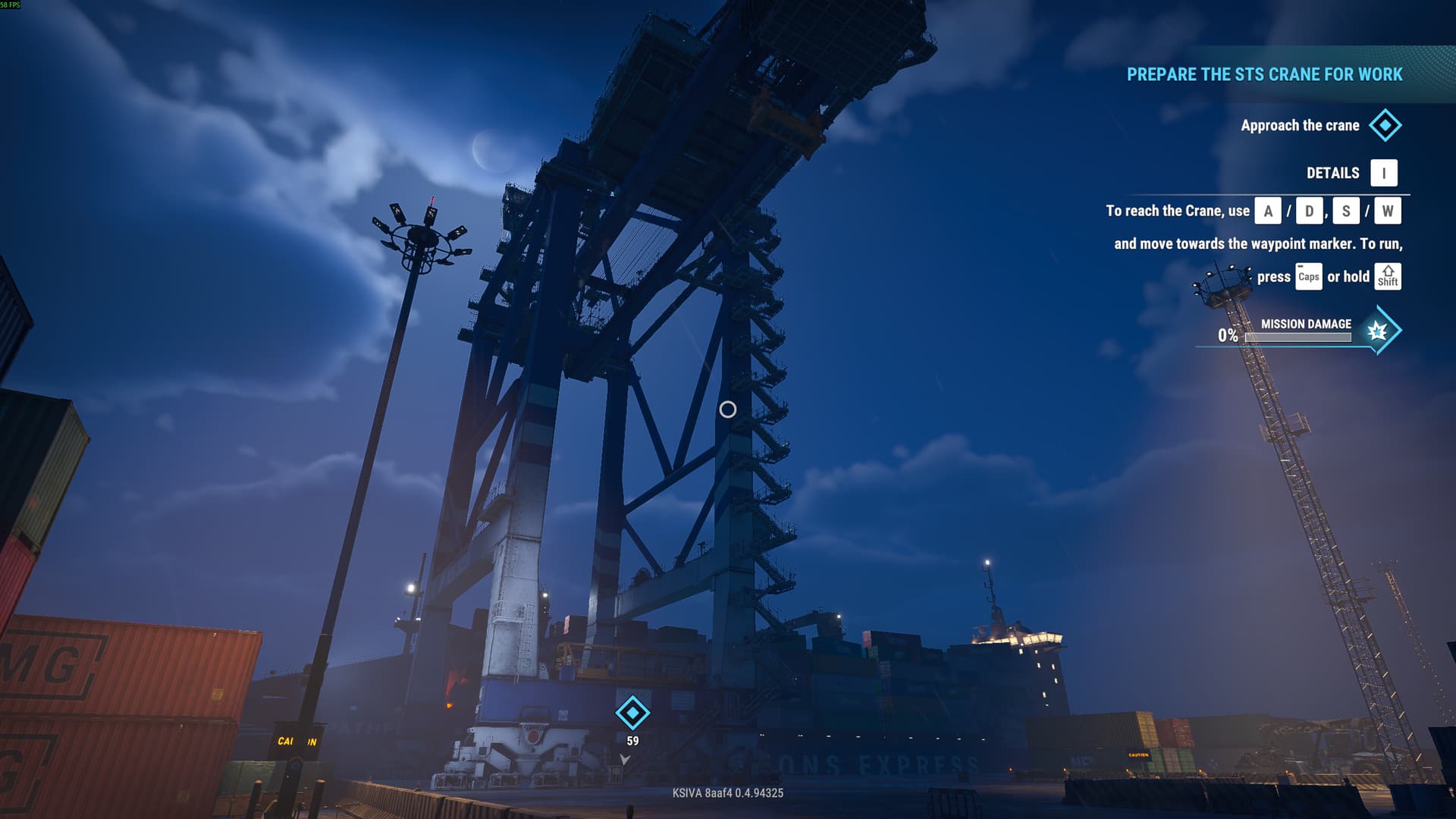This screenshot has height=819, width=1456.
Task: Select the blue waypoint marker showing 59
Action: [x=632, y=713]
